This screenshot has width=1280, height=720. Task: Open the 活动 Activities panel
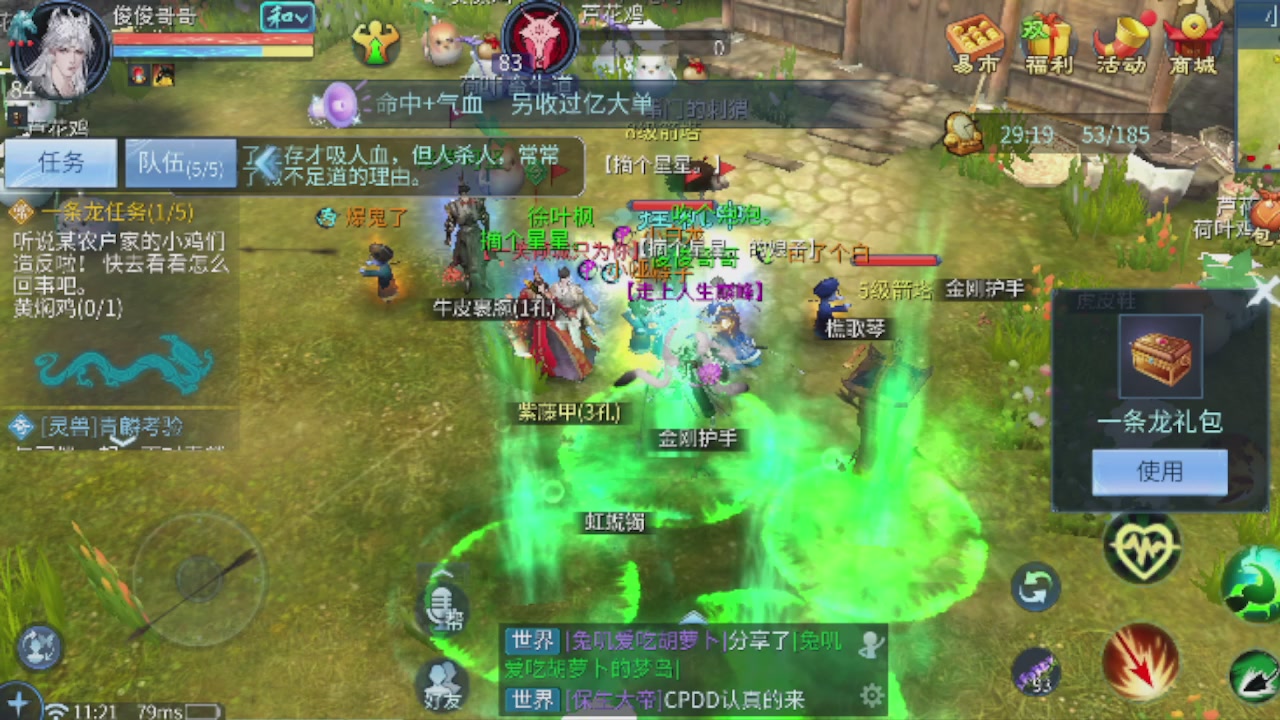[1122, 42]
